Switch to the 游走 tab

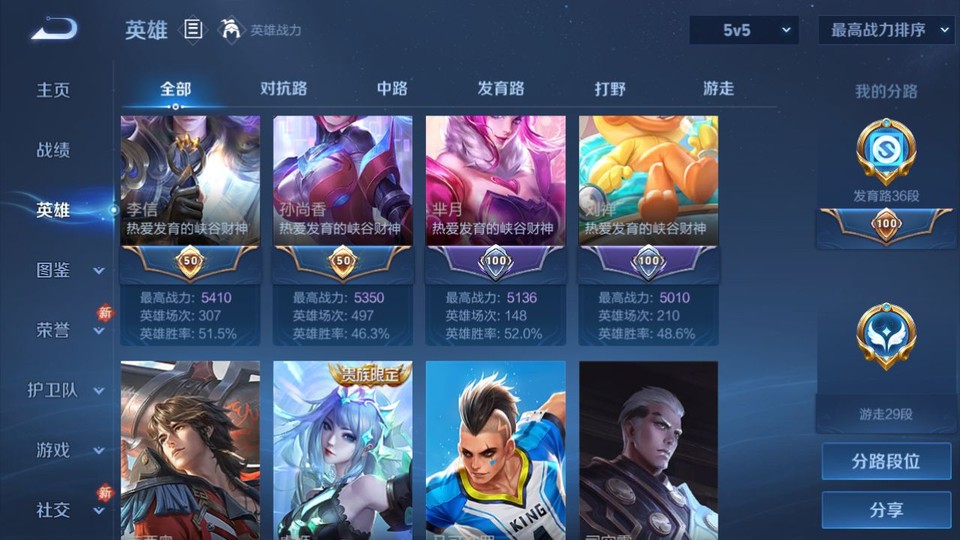718,88
